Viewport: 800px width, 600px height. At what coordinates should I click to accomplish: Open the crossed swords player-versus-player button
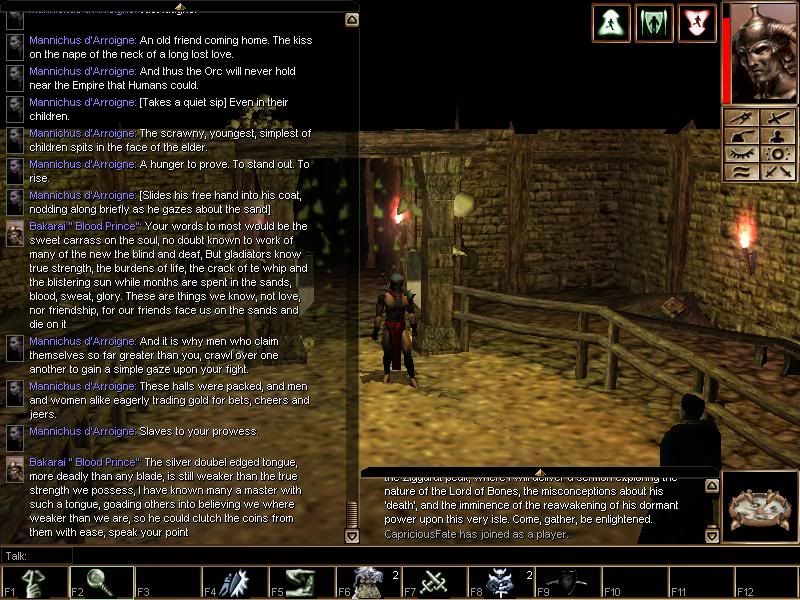(x=777, y=172)
